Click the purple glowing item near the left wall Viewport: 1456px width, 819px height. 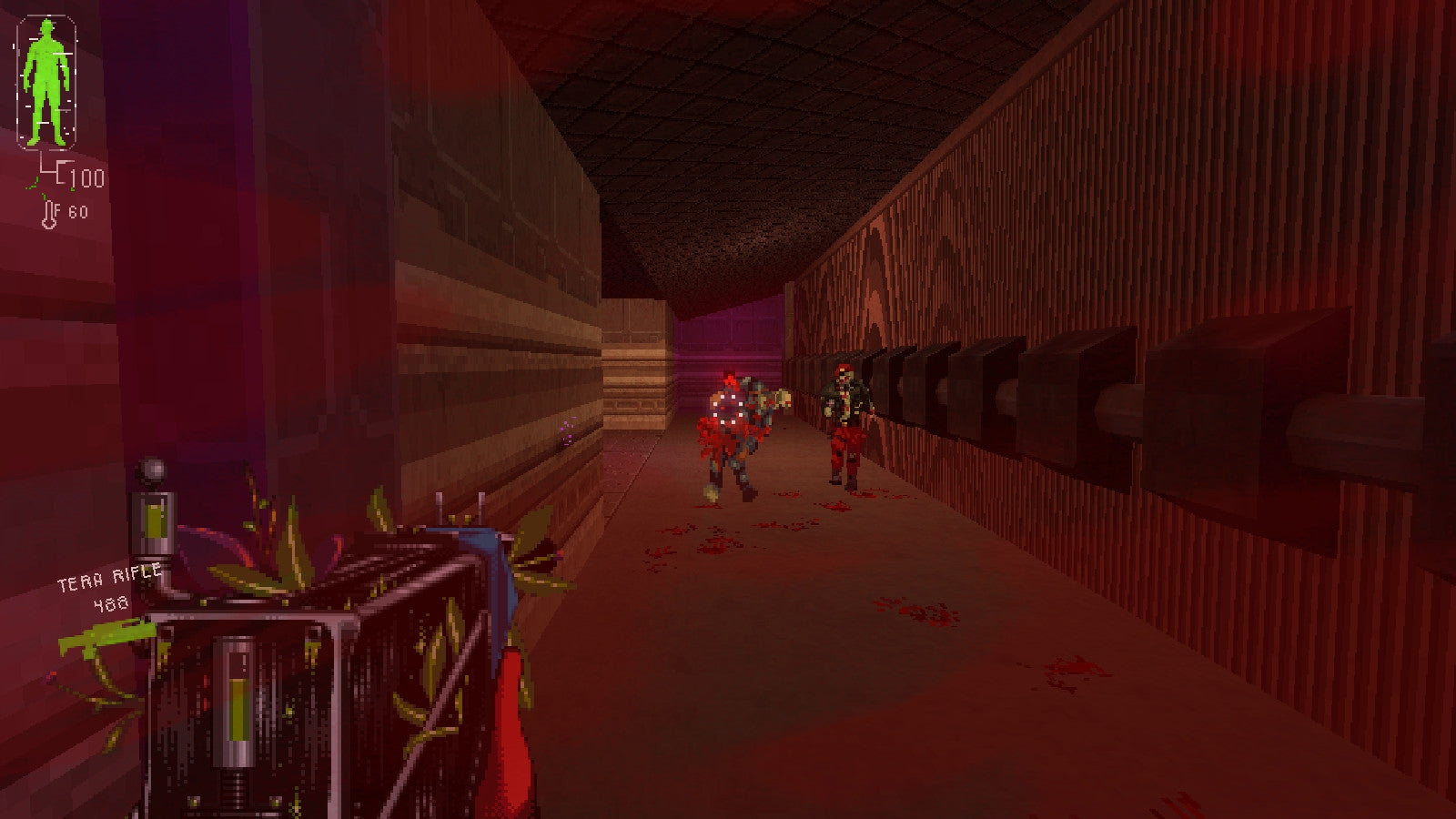(x=566, y=431)
